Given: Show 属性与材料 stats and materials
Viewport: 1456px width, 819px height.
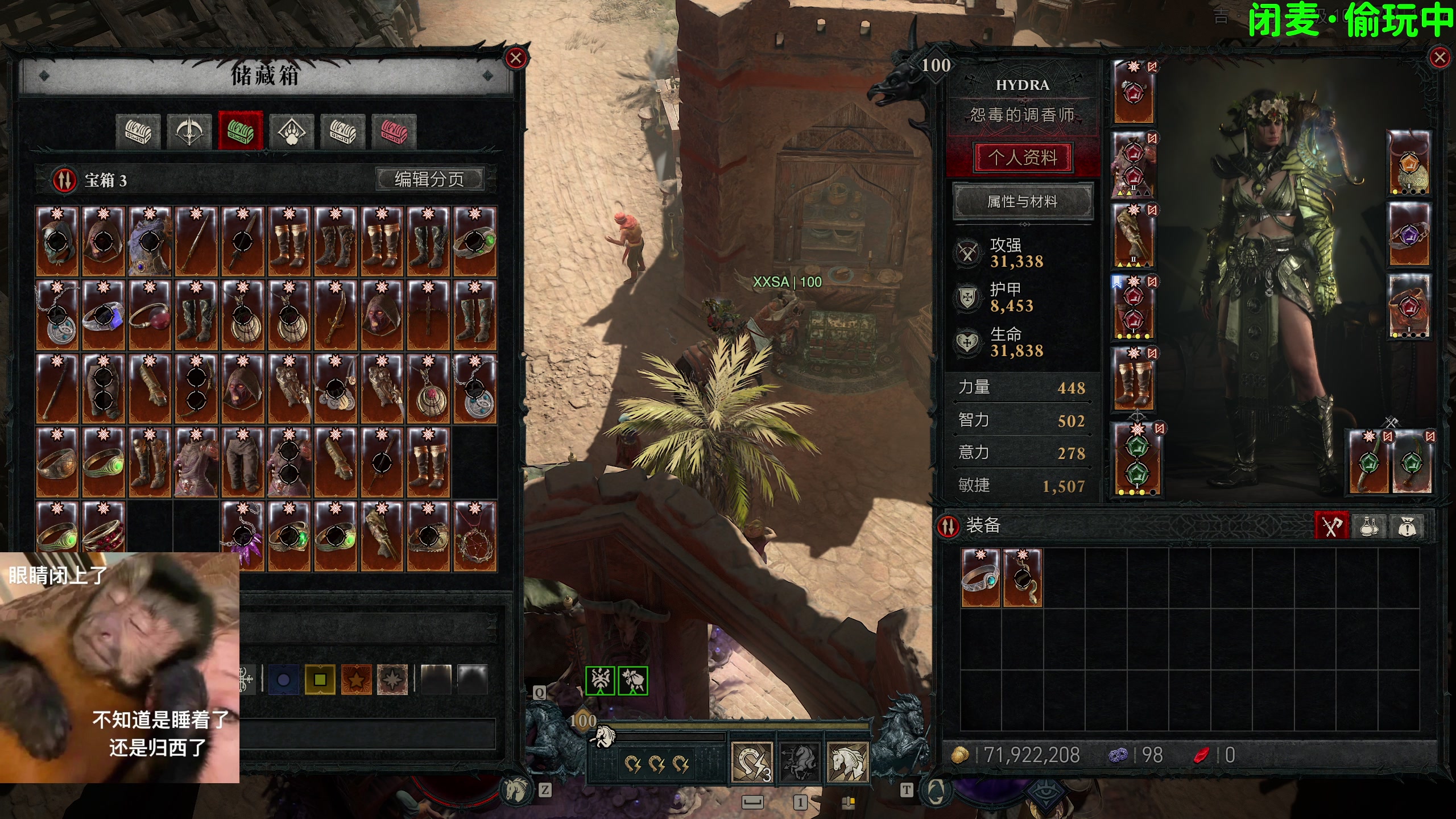Looking at the screenshot, I should pos(1022,201).
